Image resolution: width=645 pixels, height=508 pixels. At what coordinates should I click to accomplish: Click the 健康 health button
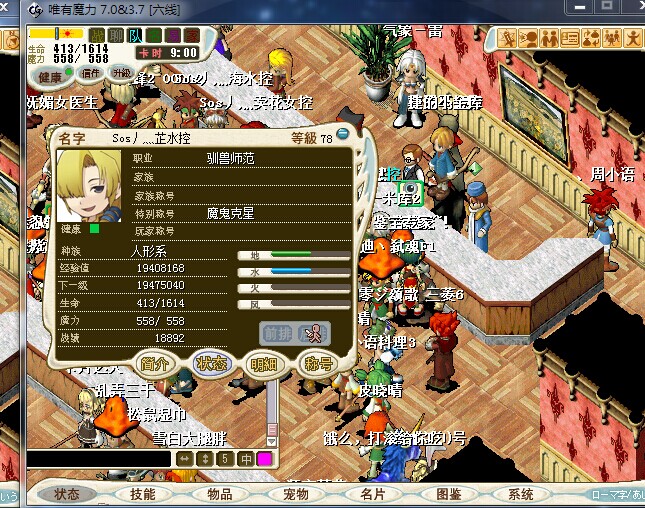point(49,76)
